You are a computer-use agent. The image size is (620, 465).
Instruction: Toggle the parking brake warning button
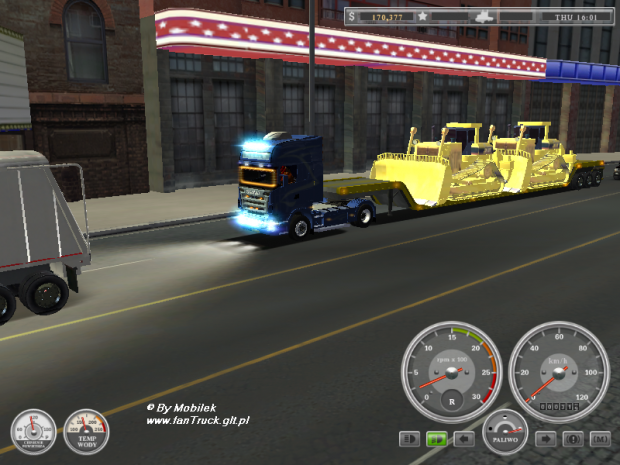coord(574,438)
